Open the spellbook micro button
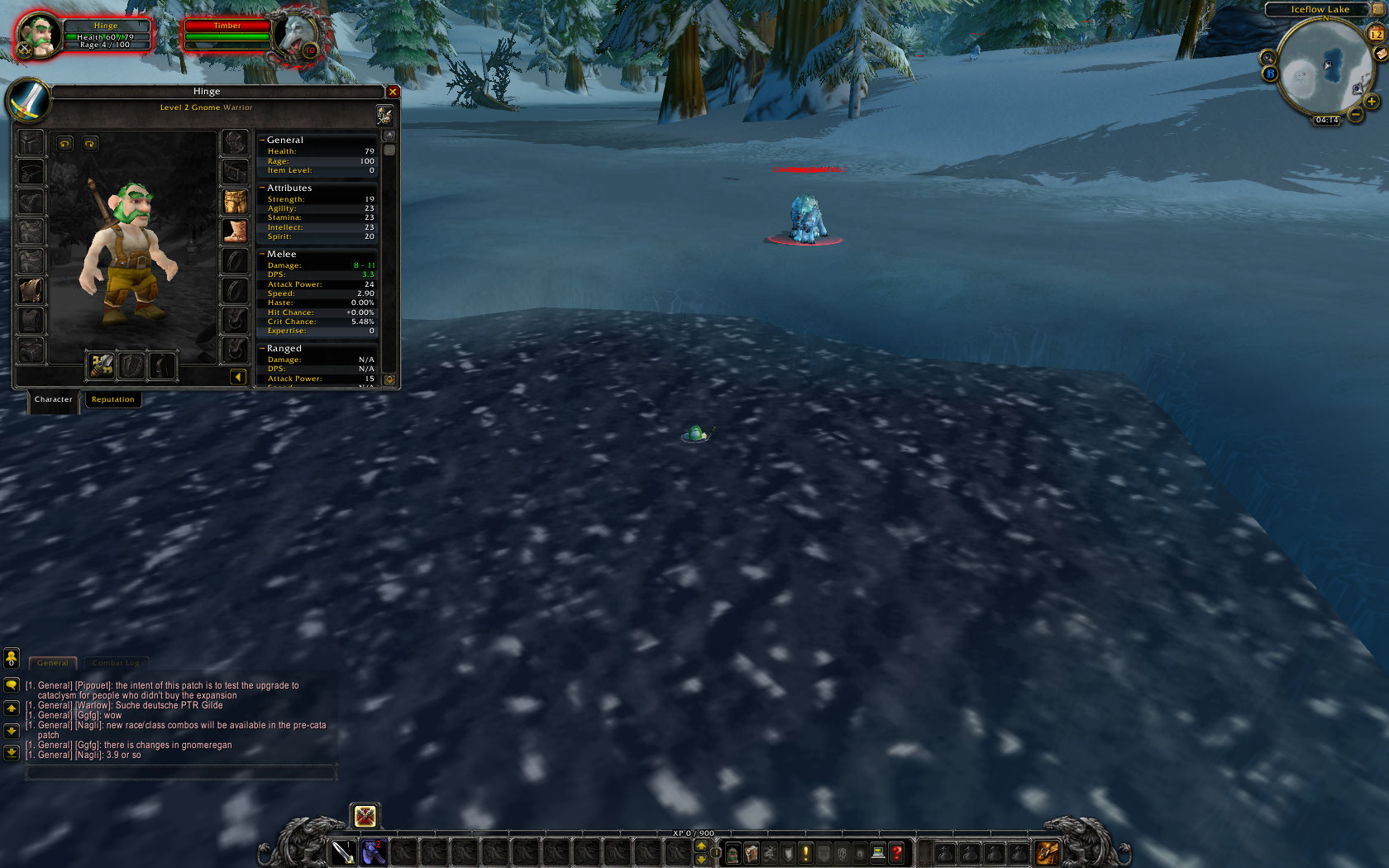The height and width of the screenshot is (868, 1389). click(752, 853)
